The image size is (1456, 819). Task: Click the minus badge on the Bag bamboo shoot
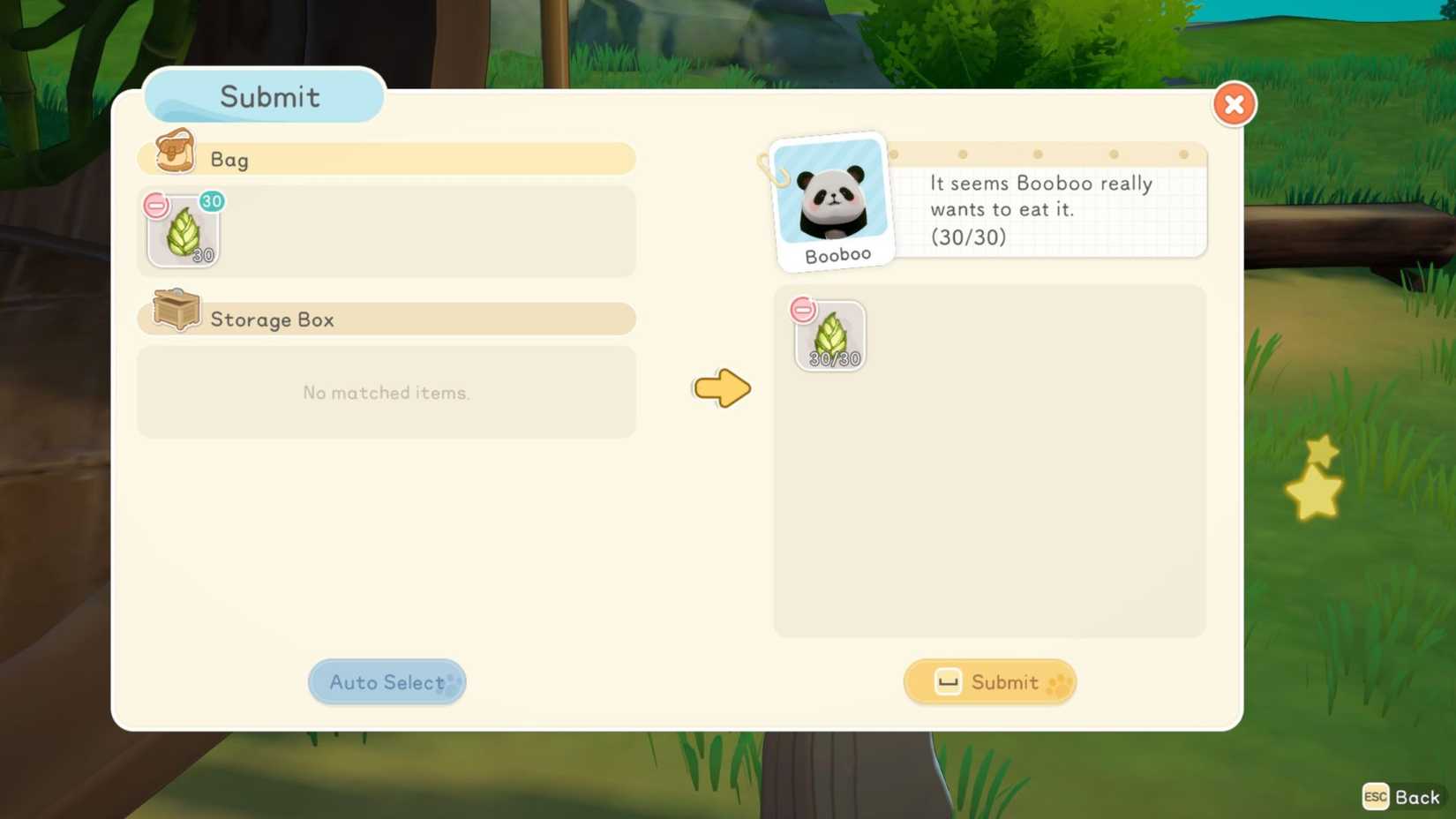tap(156, 205)
